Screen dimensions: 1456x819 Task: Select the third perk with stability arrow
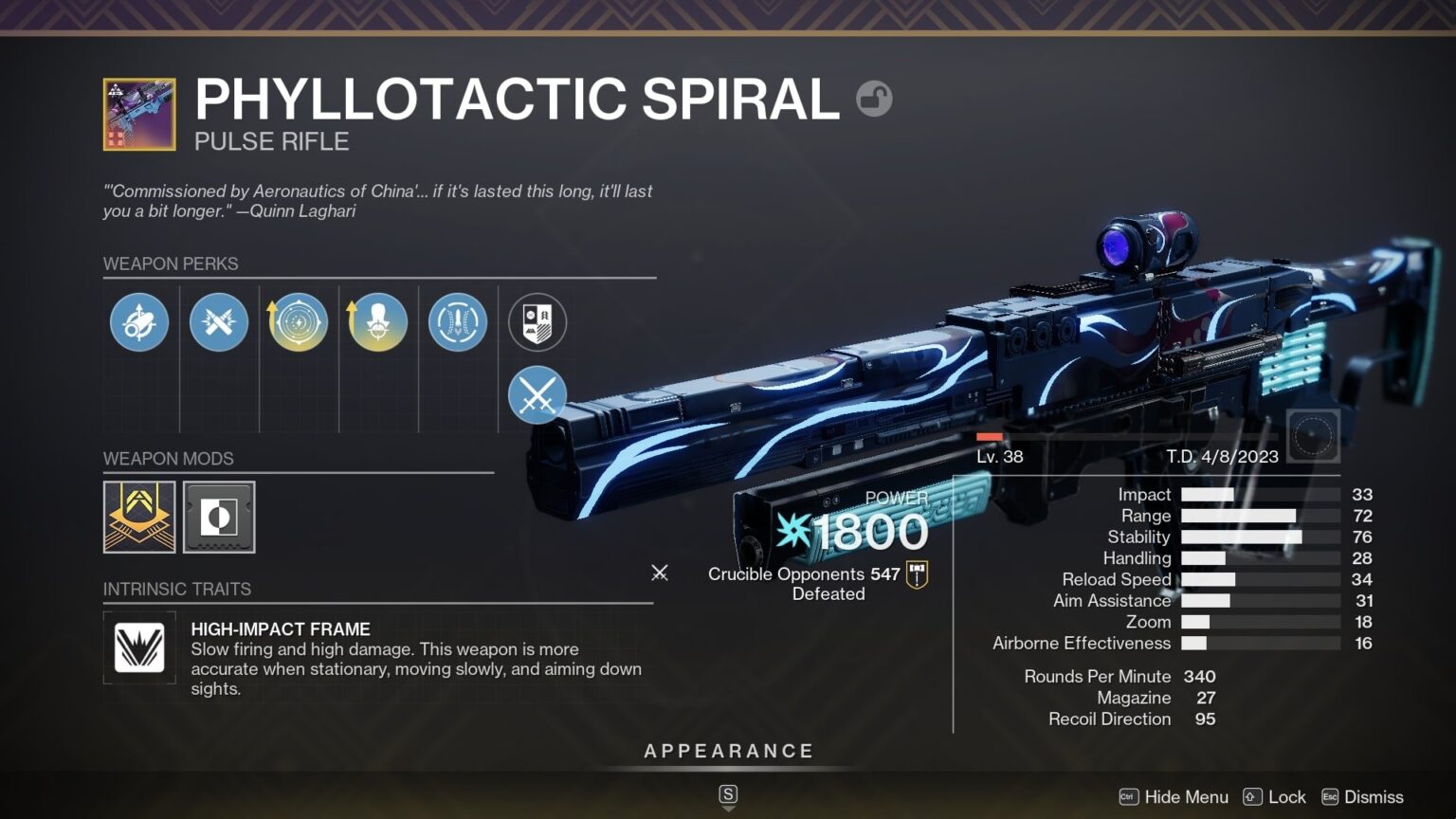click(298, 322)
